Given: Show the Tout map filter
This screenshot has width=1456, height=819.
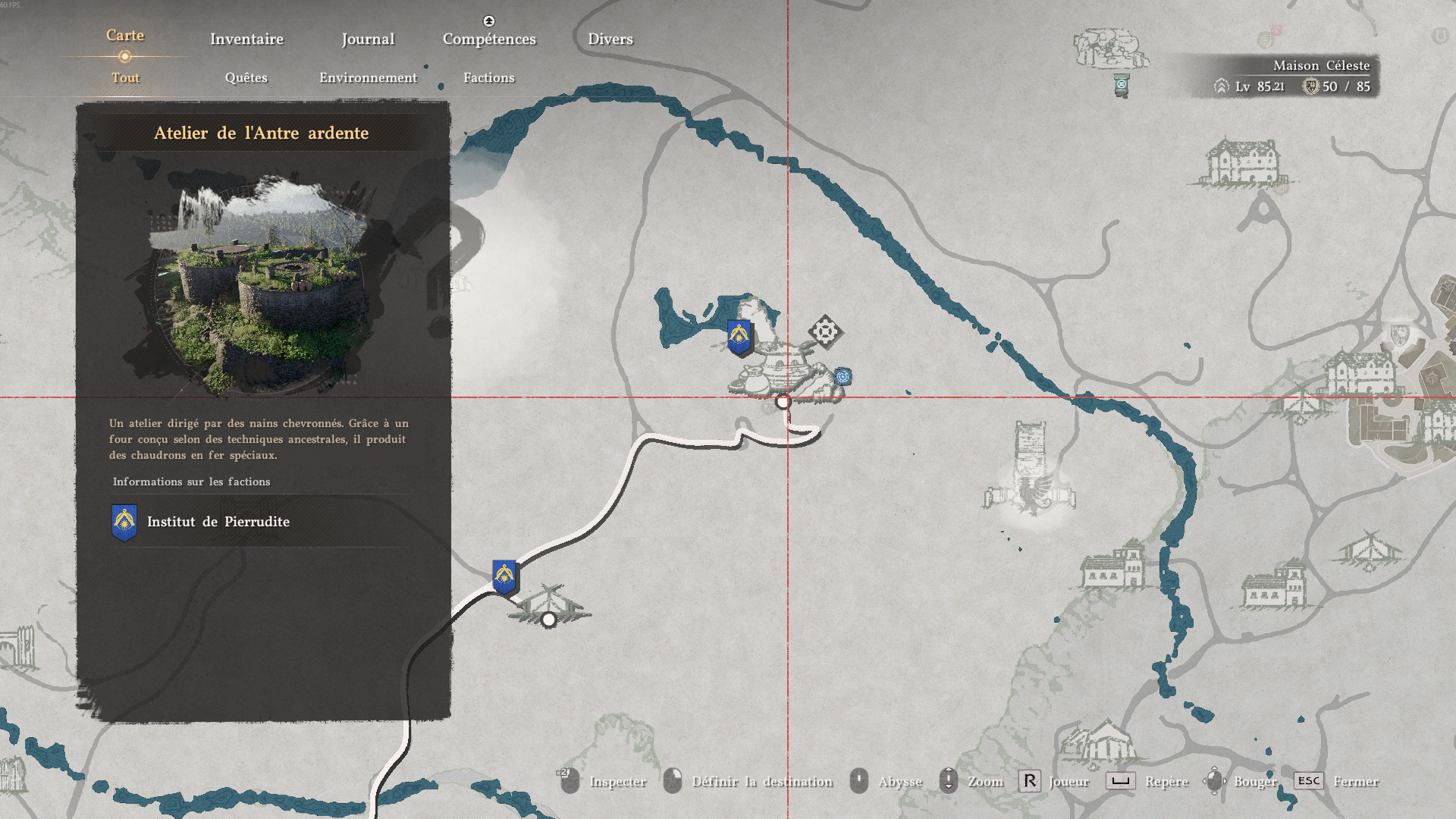Looking at the screenshot, I should tap(125, 77).
